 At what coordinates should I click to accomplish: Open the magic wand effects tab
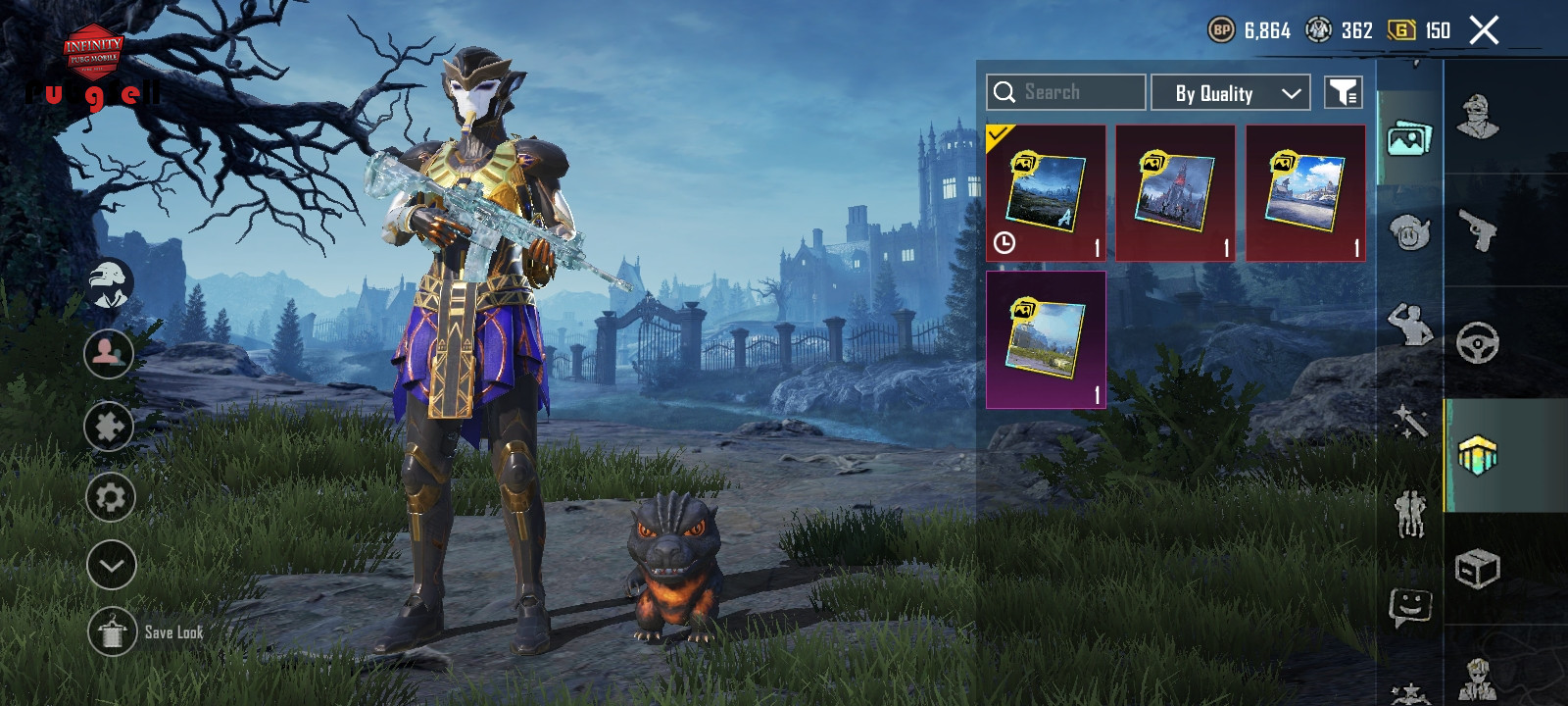pyautogui.click(x=1409, y=421)
